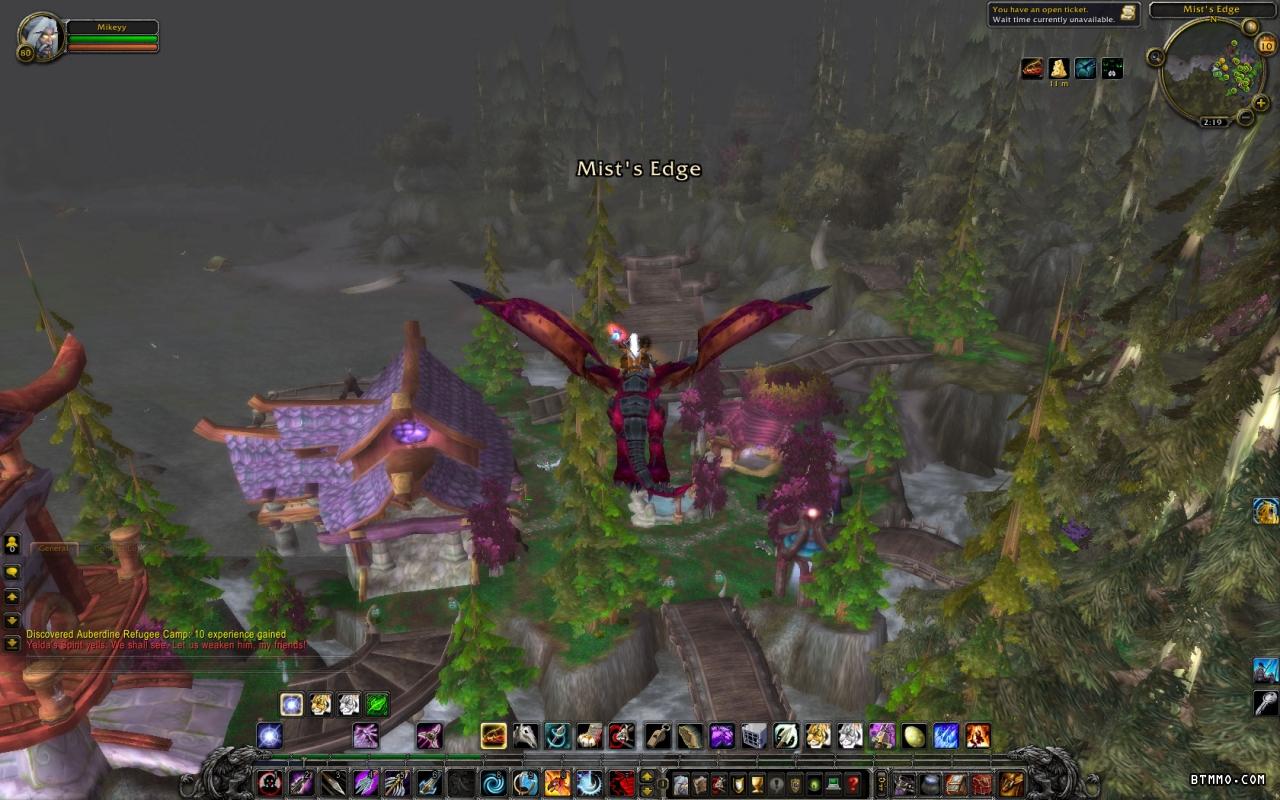Open the calendar button showing 10
Viewport: 1280px width, 800px height.
click(x=1265, y=44)
